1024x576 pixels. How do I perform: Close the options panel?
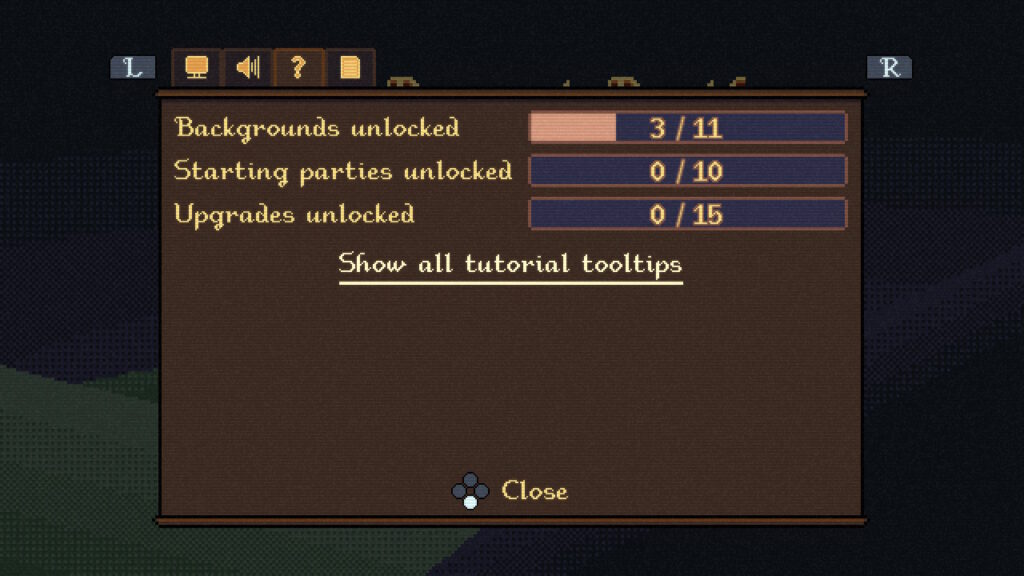[510, 491]
